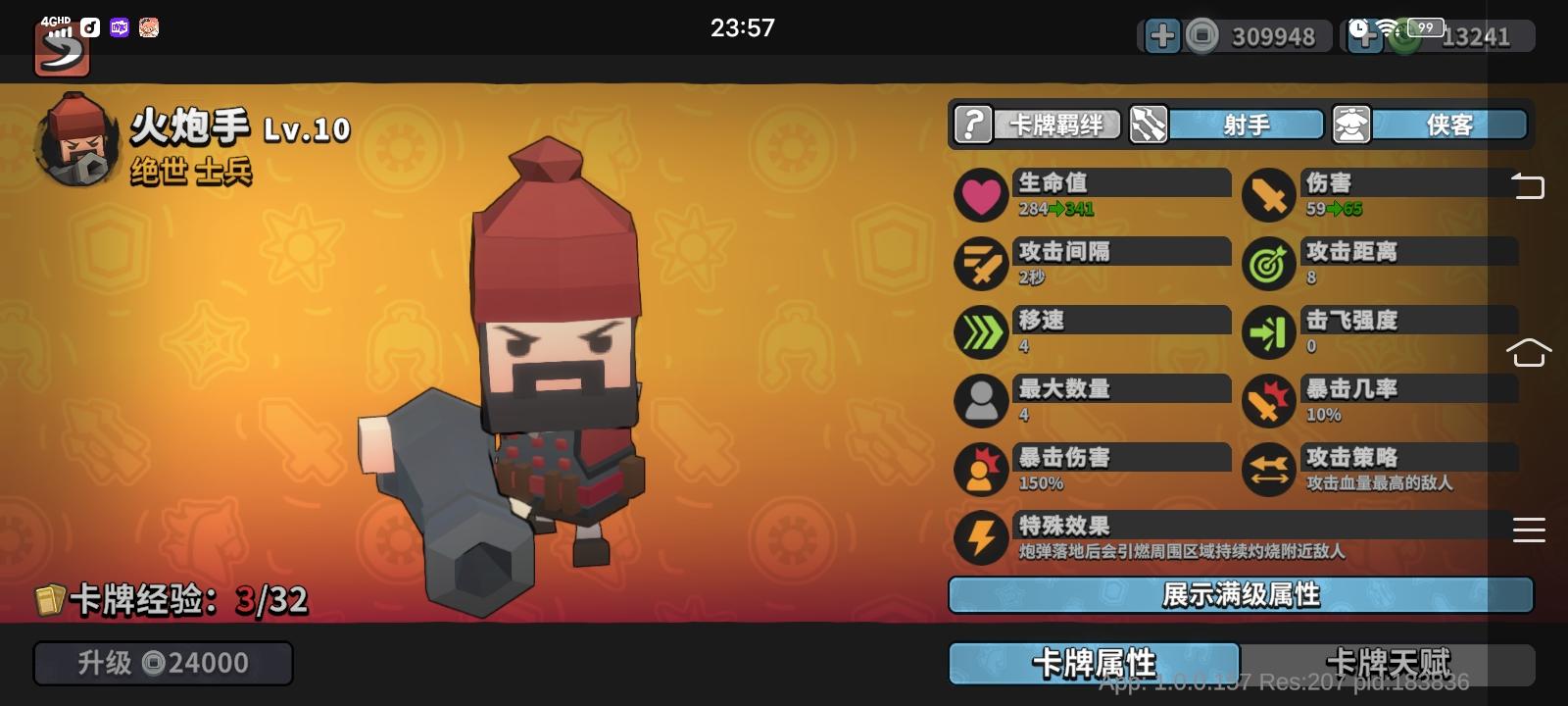Click the heart 生命值 stat icon
This screenshot has height=706, width=1568.
click(981, 194)
